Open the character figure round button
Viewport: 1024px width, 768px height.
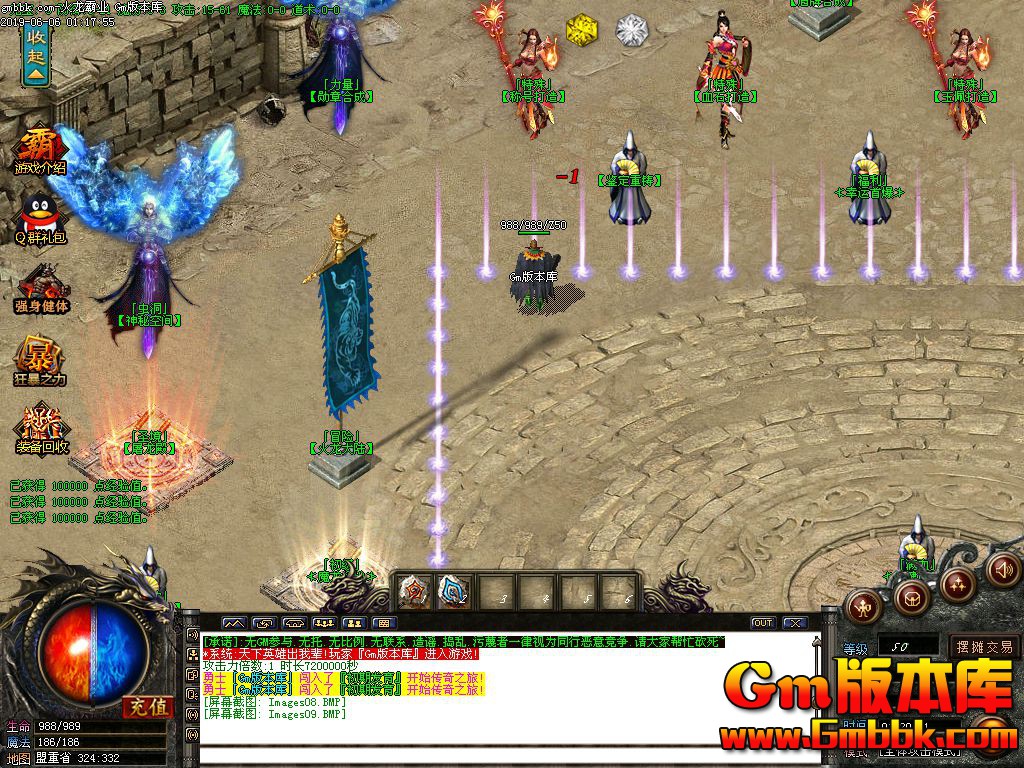pyautogui.click(x=862, y=604)
